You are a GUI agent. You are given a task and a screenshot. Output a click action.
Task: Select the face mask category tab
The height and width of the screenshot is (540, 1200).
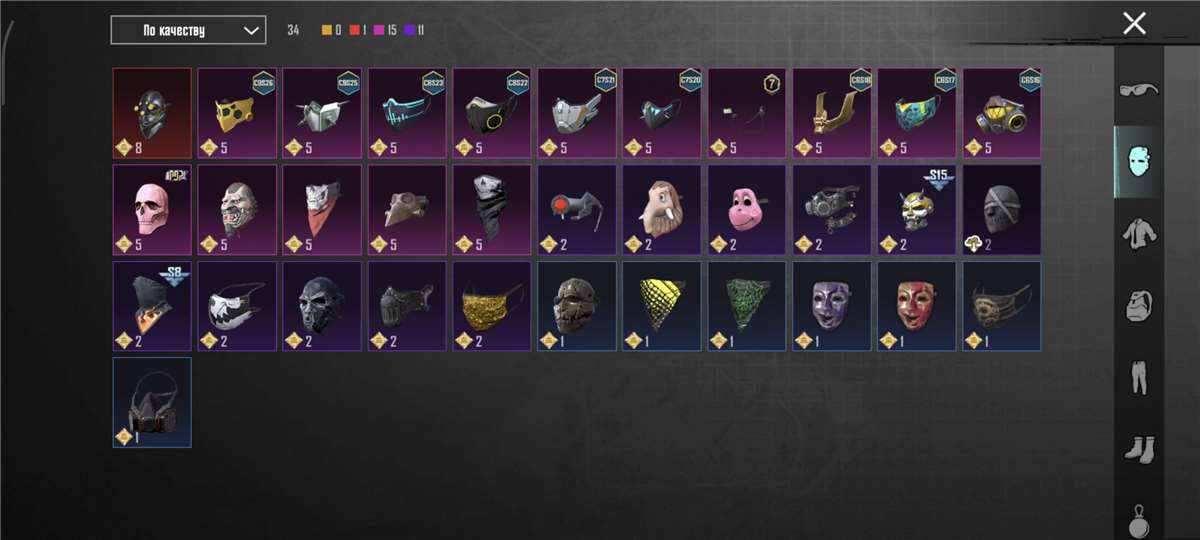(1138, 161)
